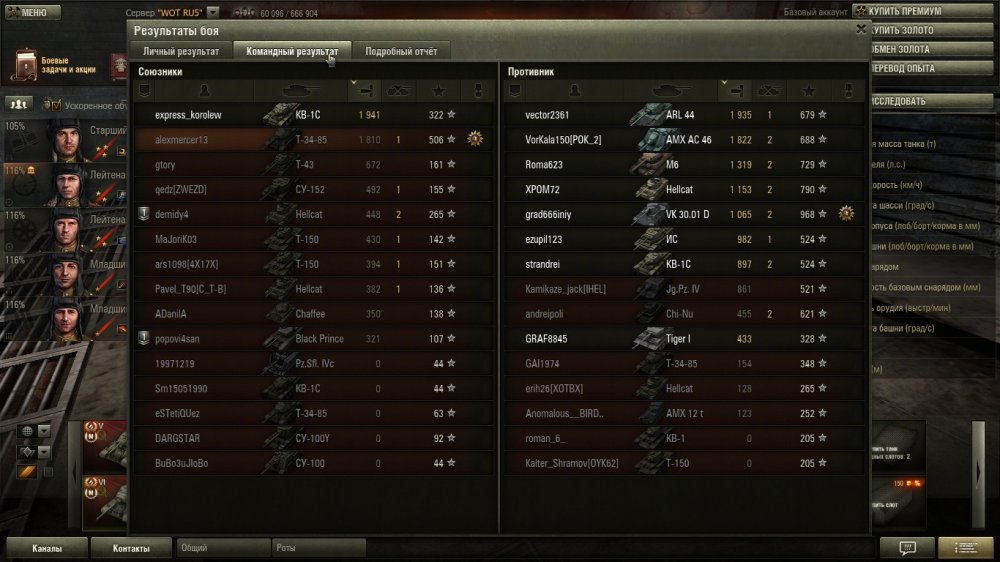Switch to the Общий chat channel tab
The width and height of the screenshot is (1000, 562).
223,548
